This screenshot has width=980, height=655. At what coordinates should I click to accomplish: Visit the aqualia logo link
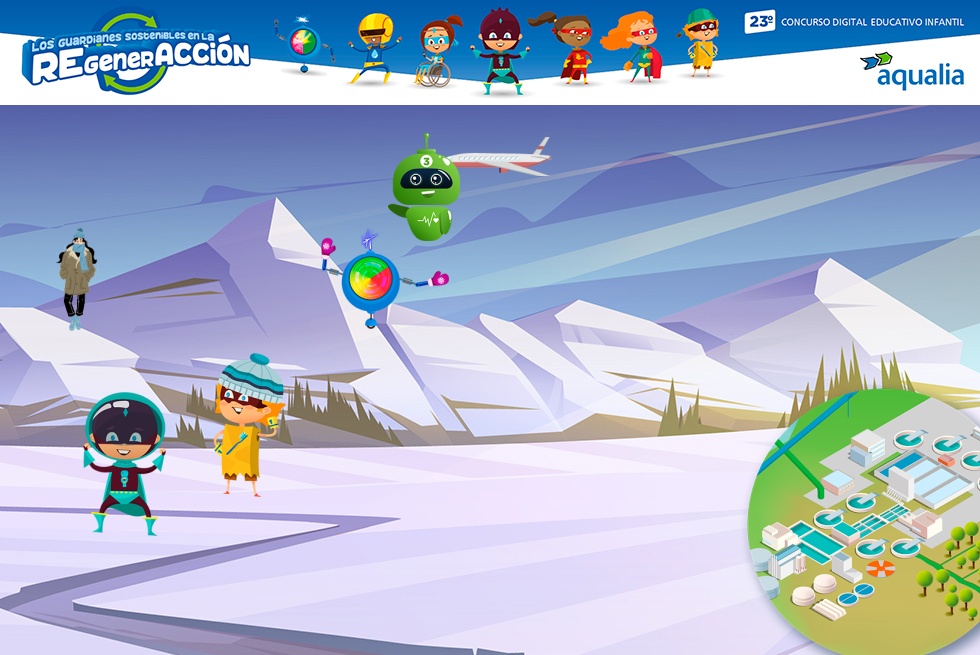[911, 70]
